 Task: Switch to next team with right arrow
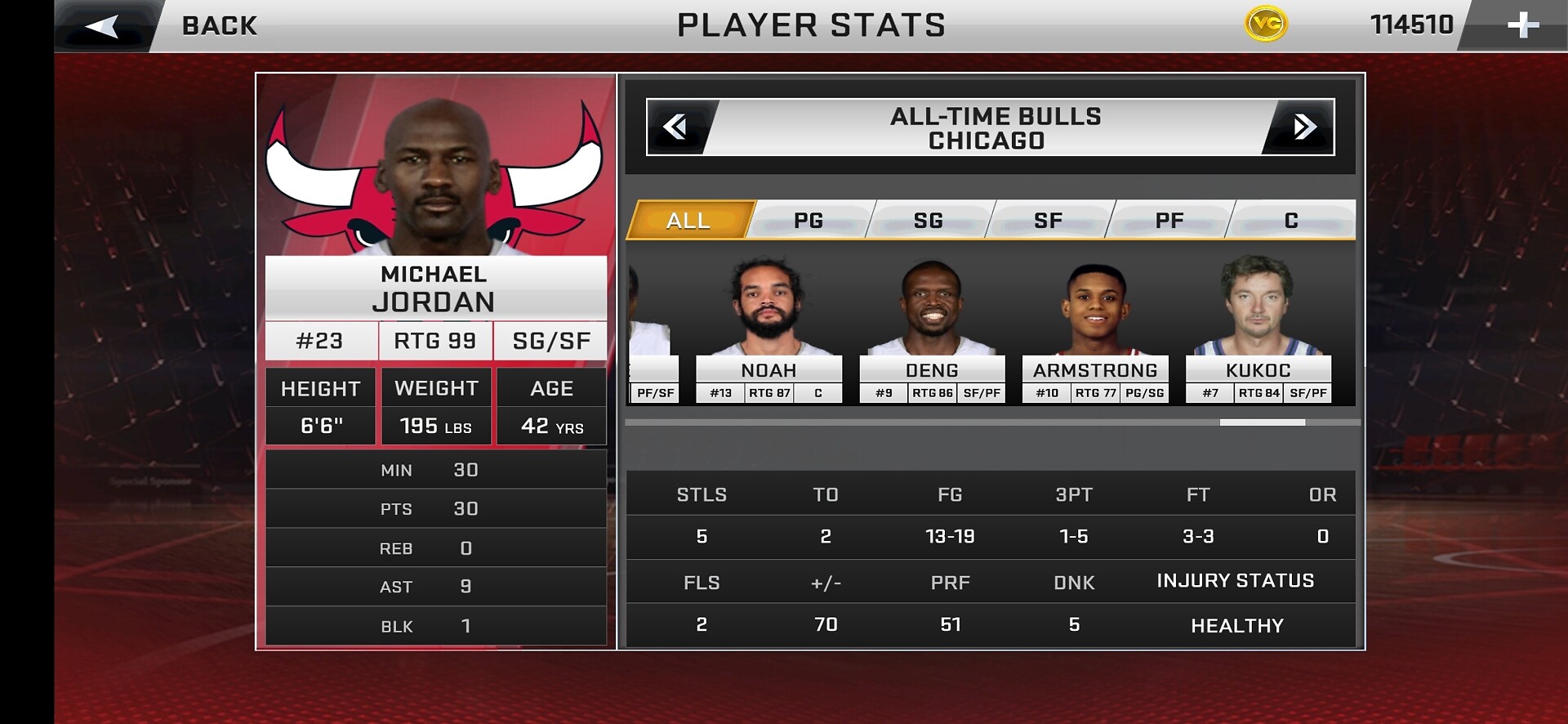tap(1304, 127)
